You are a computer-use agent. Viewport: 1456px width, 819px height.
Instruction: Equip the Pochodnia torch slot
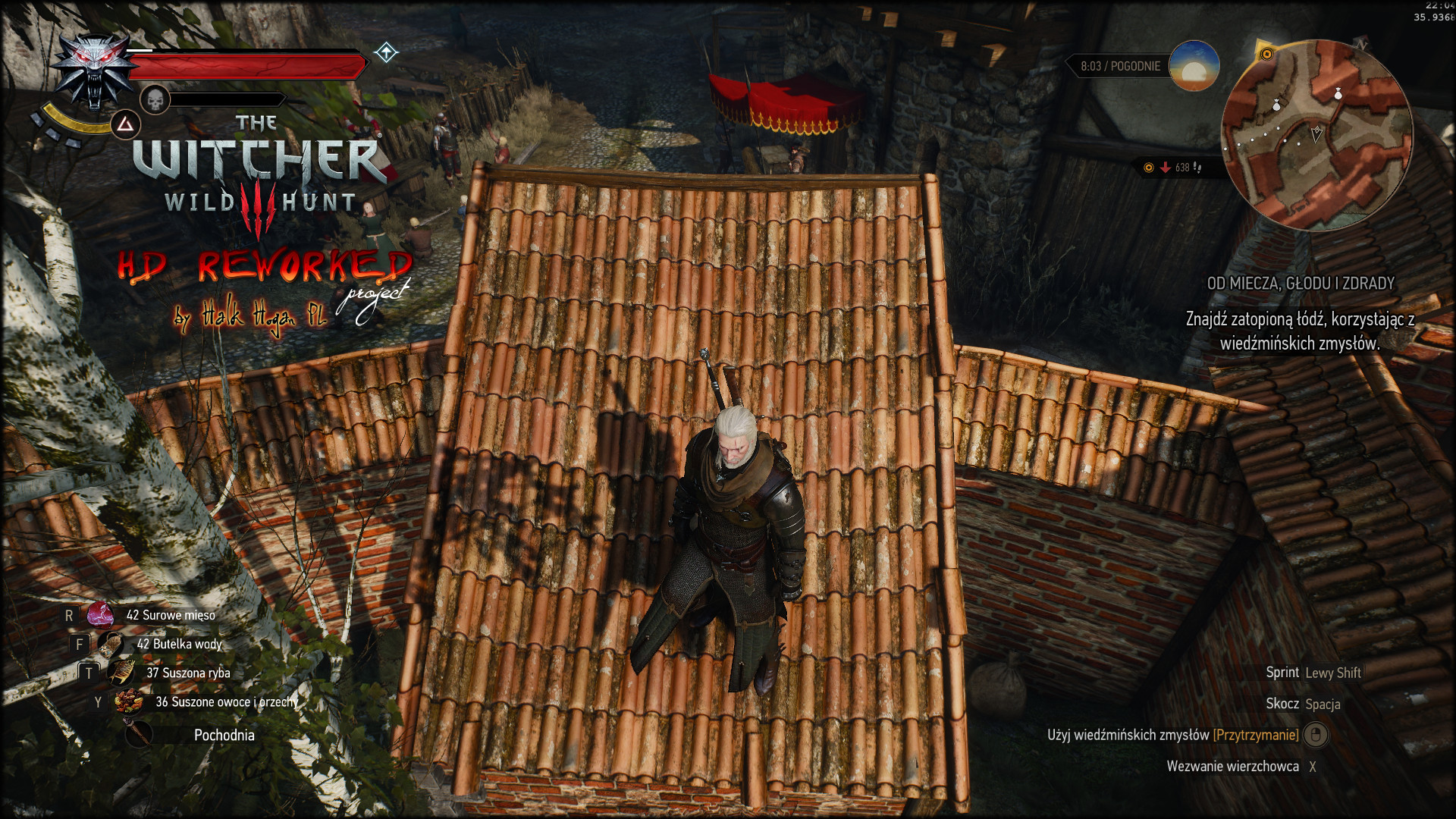(139, 734)
